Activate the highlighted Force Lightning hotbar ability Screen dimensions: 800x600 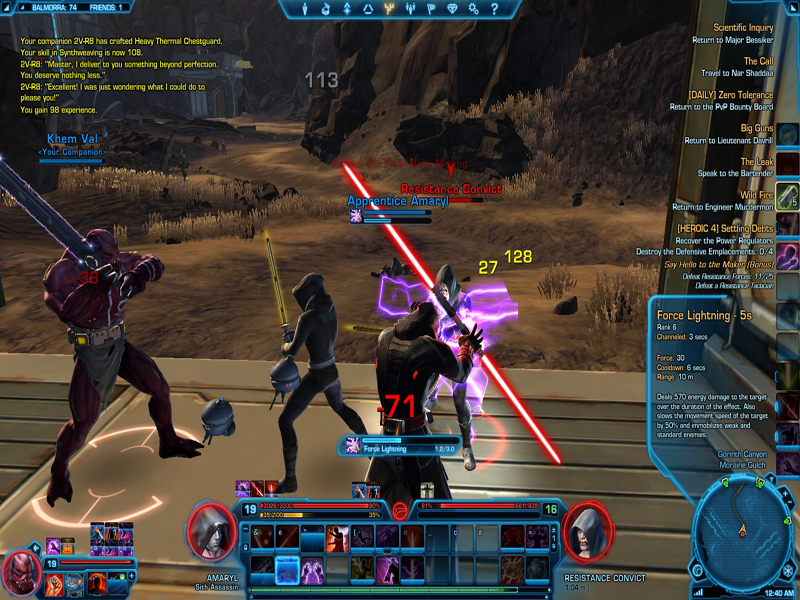tap(287, 569)
